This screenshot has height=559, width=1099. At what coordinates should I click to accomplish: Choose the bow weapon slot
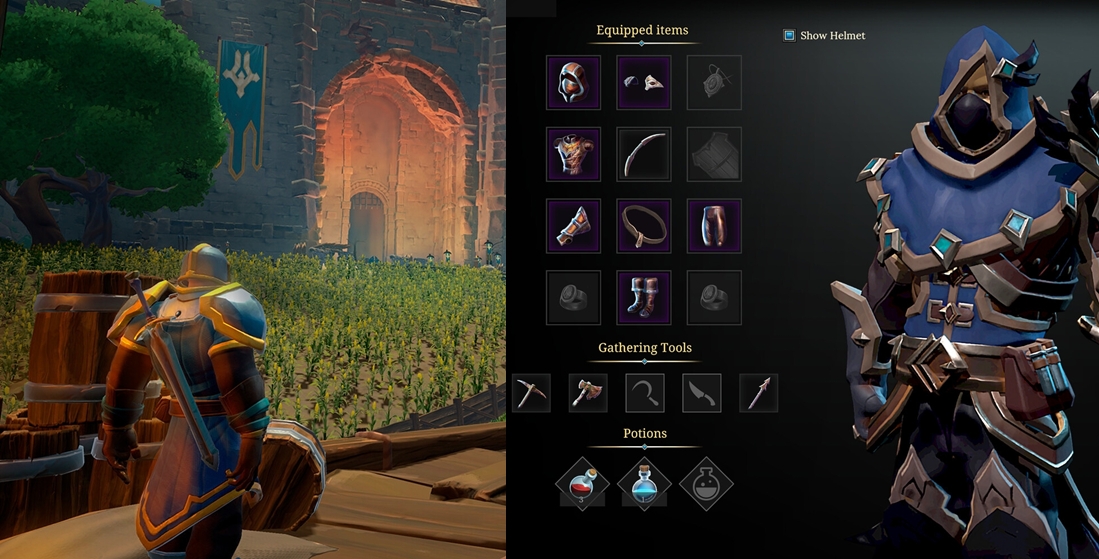click(644, 154)
